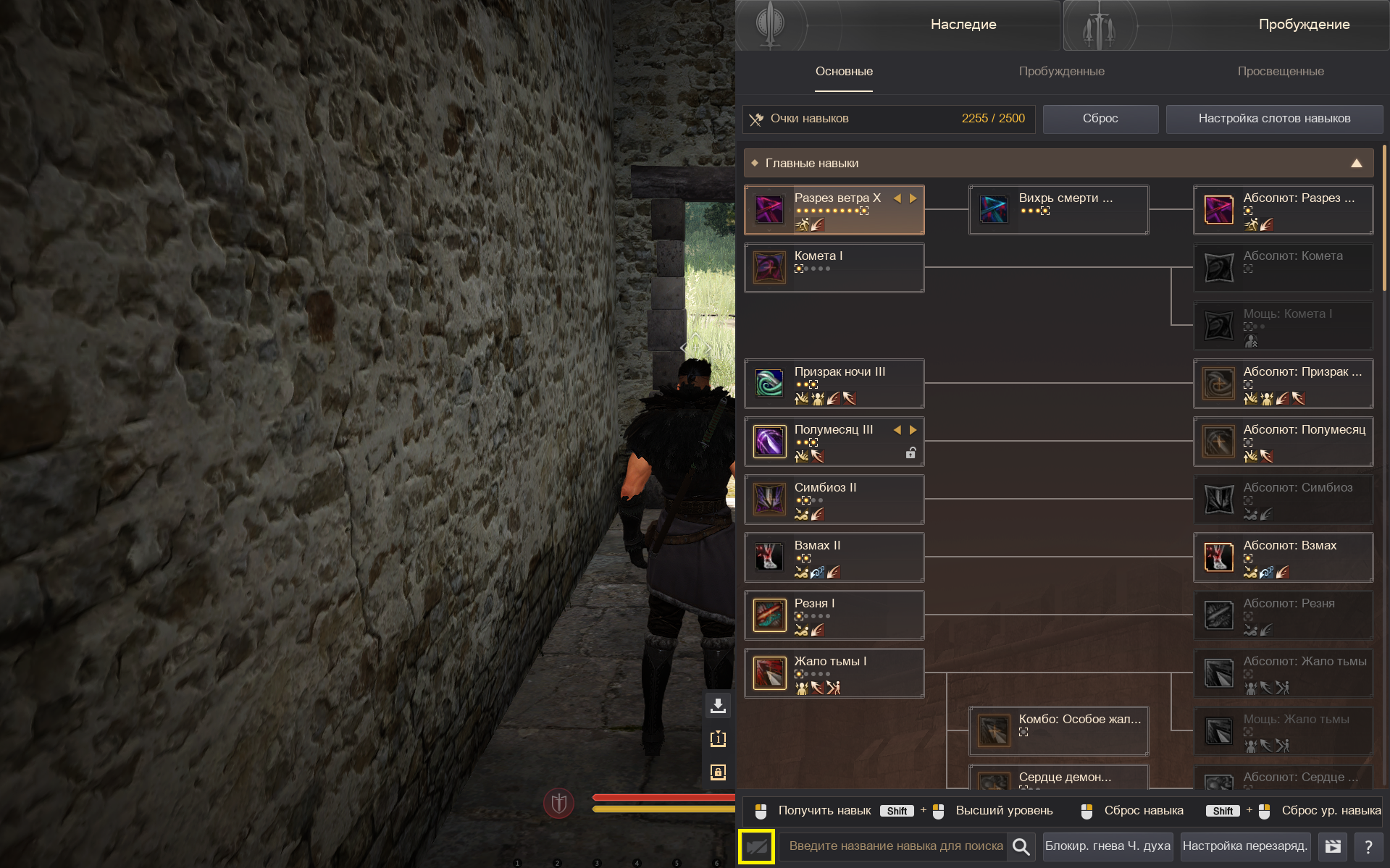Click the Жало тьмы I skill

(x=834, y=673)
